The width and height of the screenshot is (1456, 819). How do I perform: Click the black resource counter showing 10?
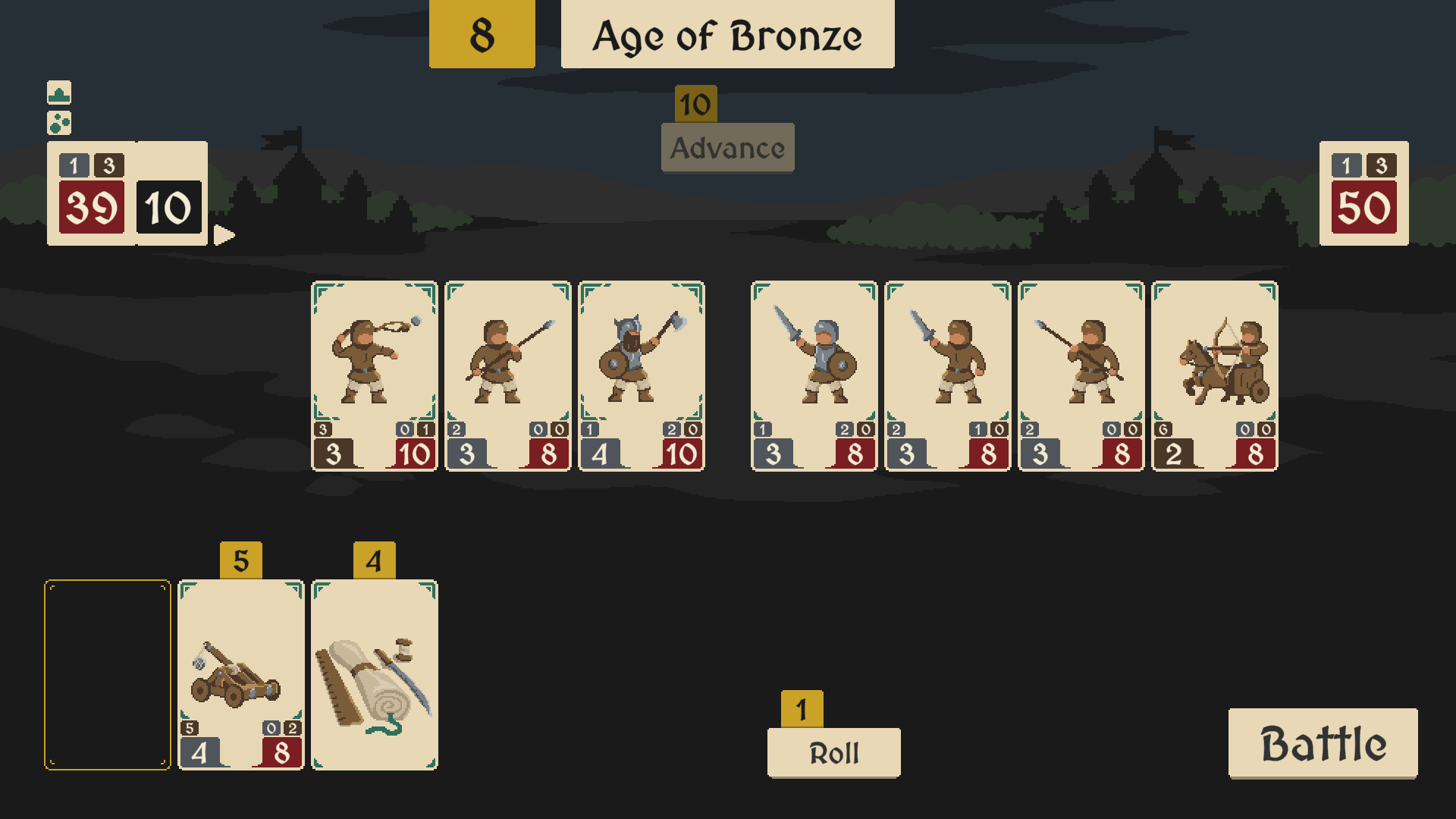point(168,206)
